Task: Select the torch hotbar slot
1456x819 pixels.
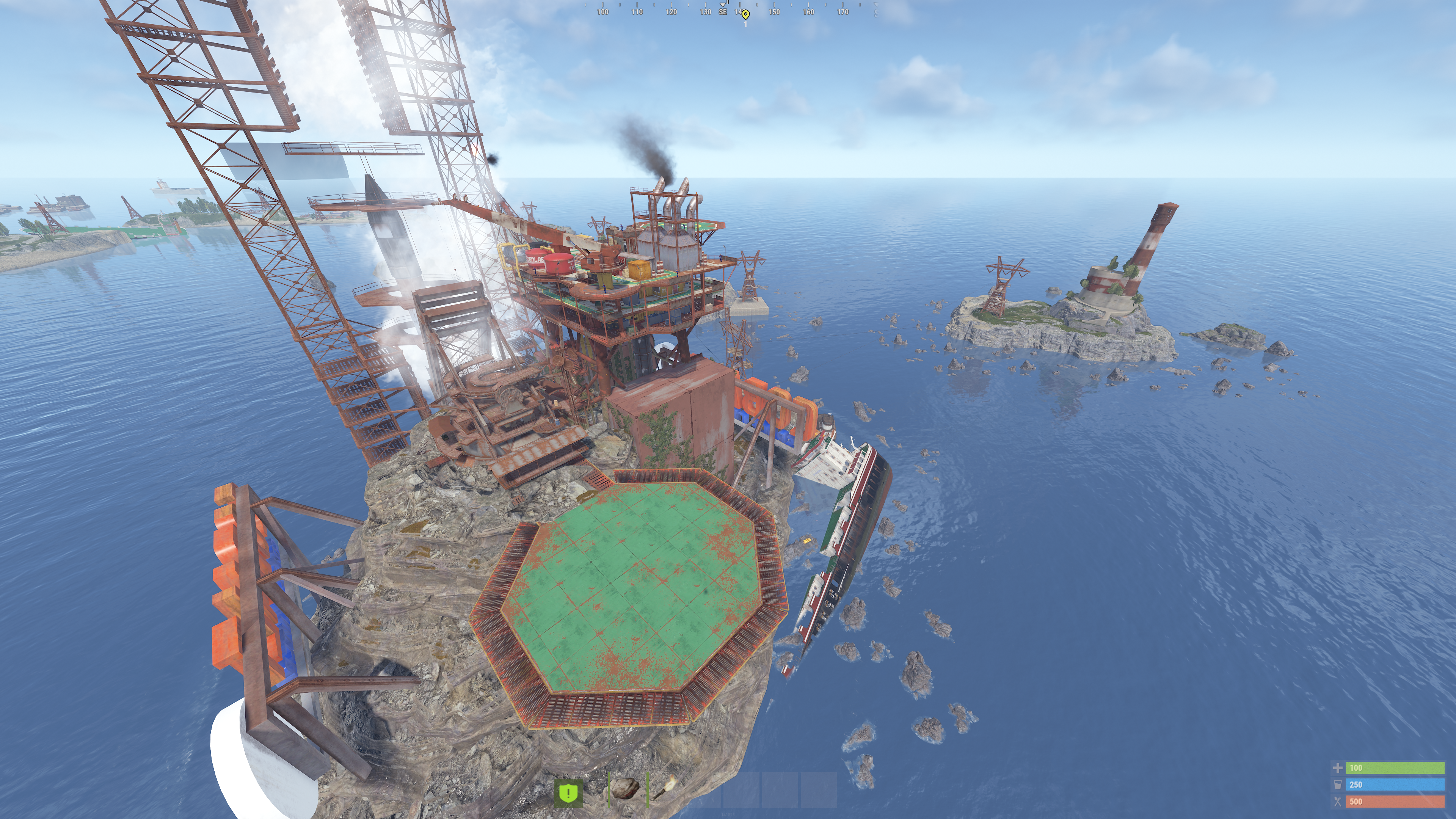Action: pos(665,789)
